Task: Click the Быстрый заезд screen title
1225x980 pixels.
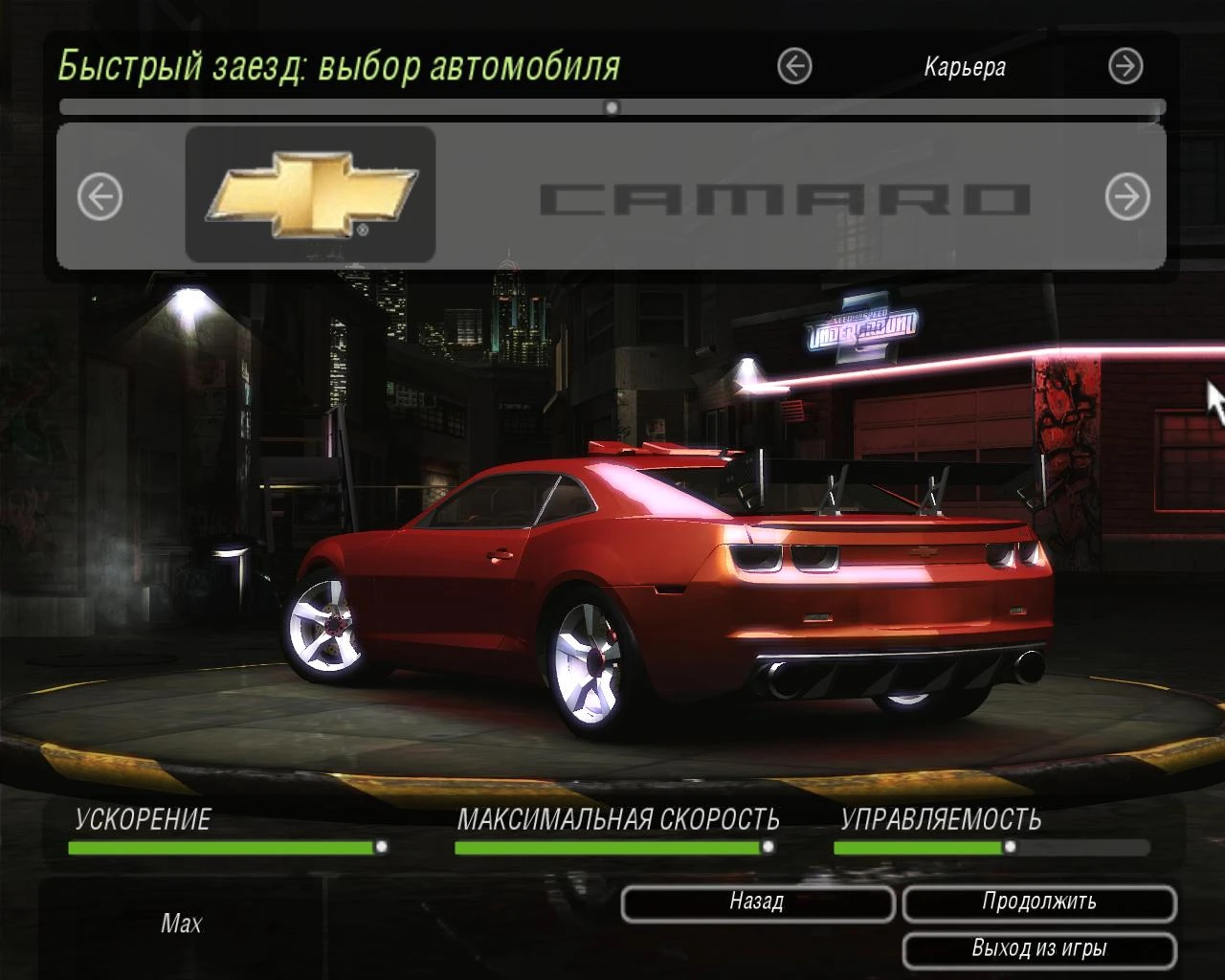Action: pyautogui.click(x=340, y=65)
